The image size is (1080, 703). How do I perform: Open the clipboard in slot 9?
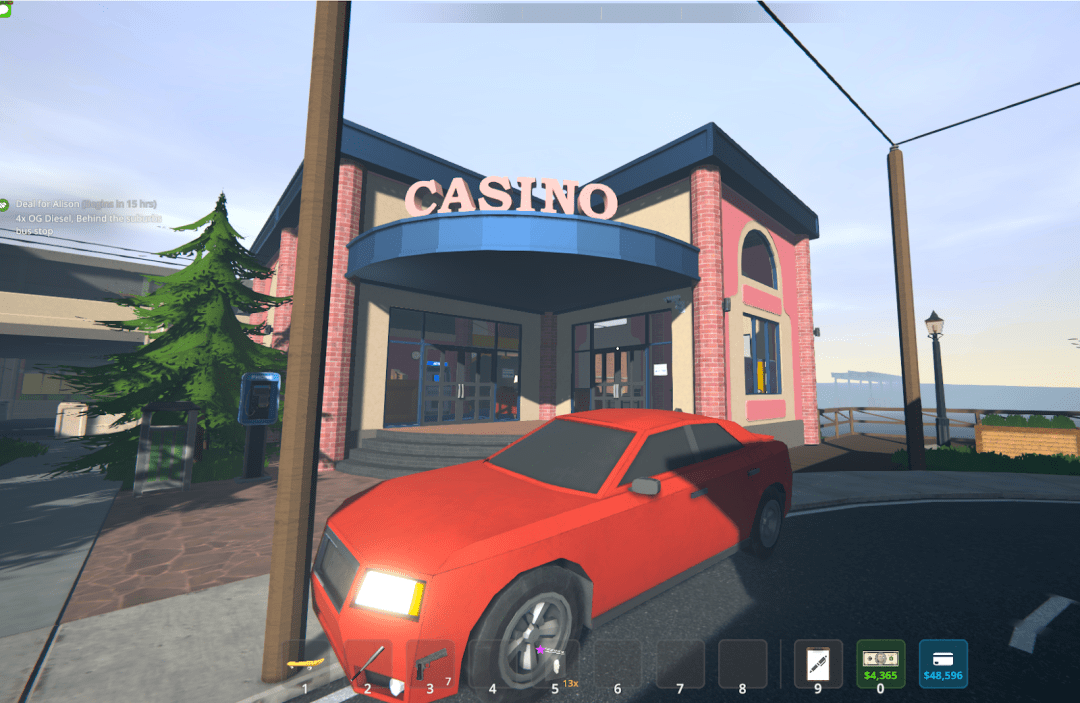(818, 663)
